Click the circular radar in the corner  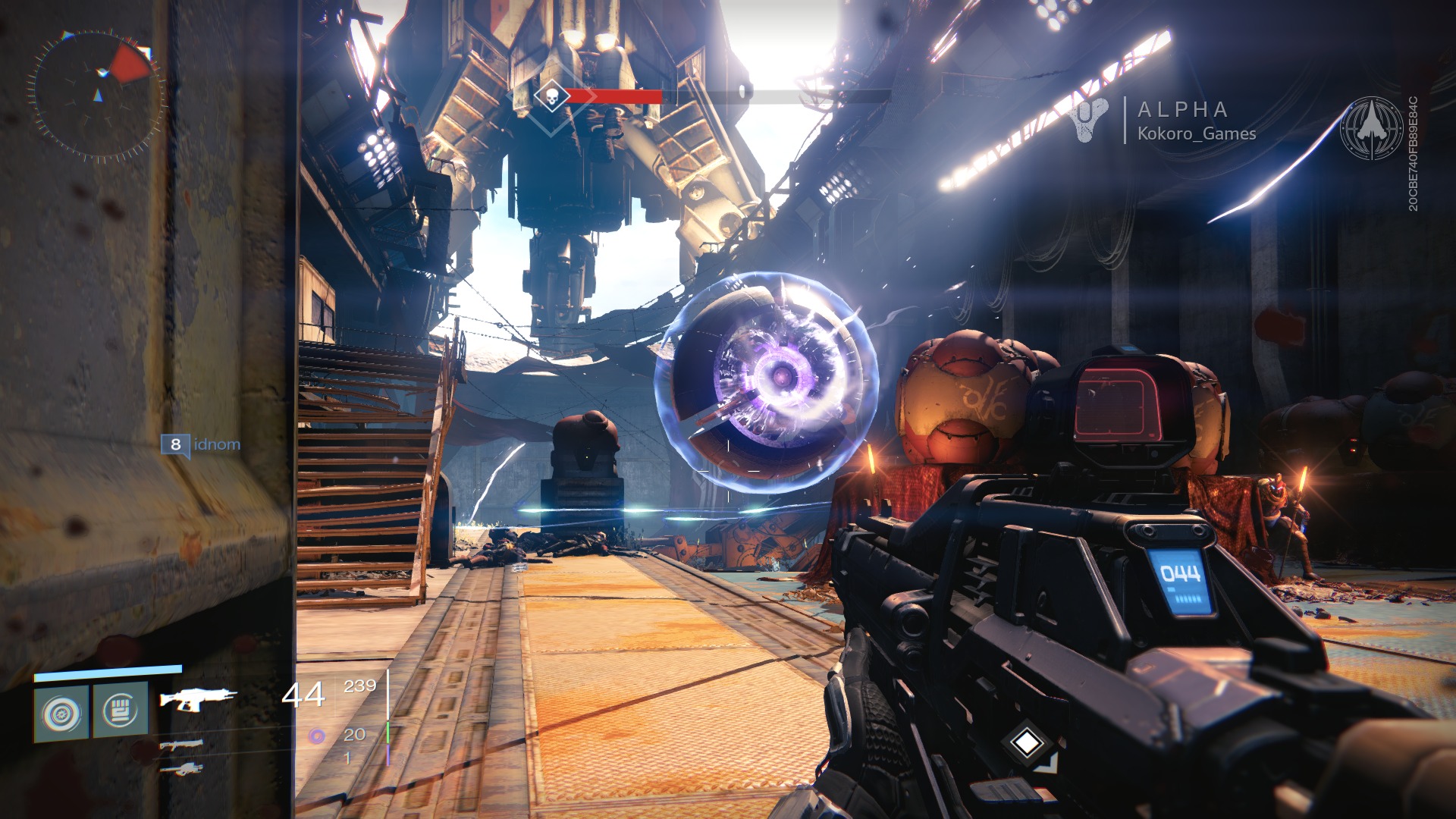[x=98, y=94]
